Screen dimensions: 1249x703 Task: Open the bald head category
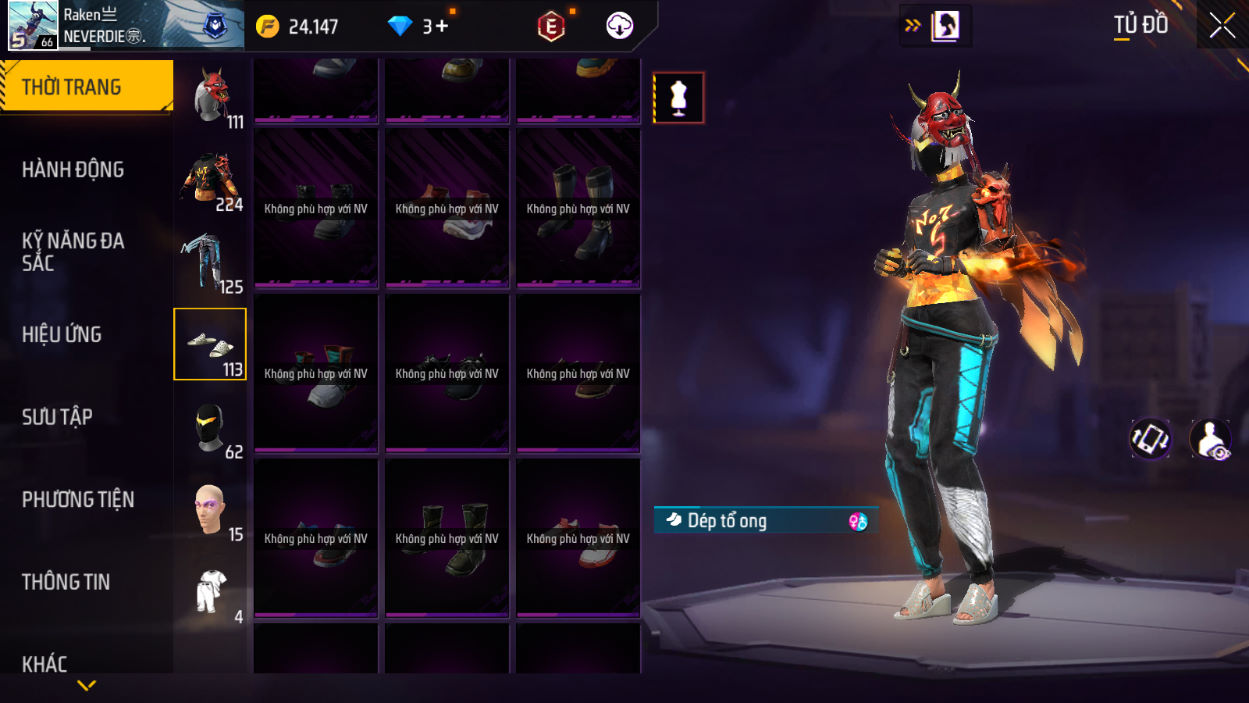coord(210,510)
